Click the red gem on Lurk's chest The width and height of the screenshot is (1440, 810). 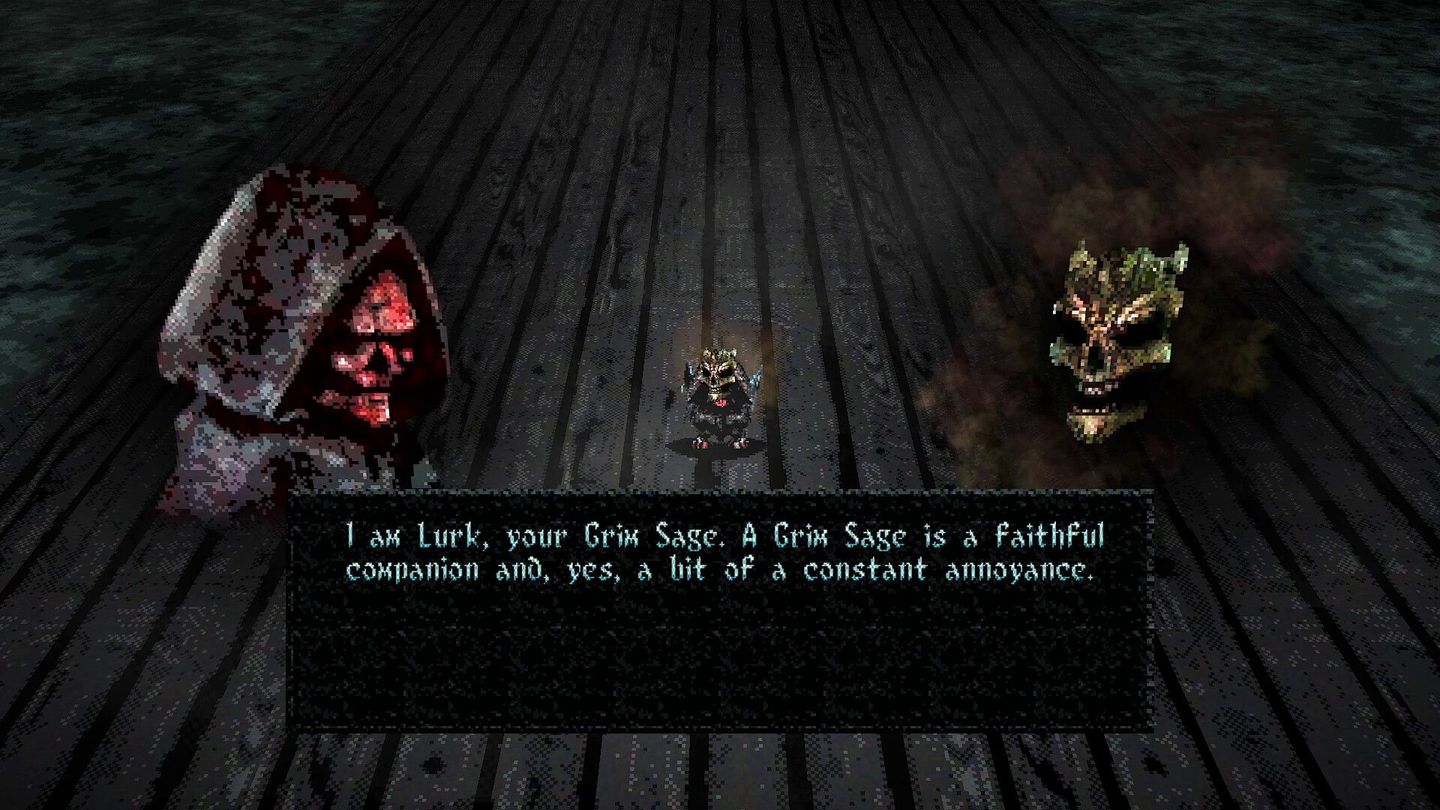coord(723,404)
